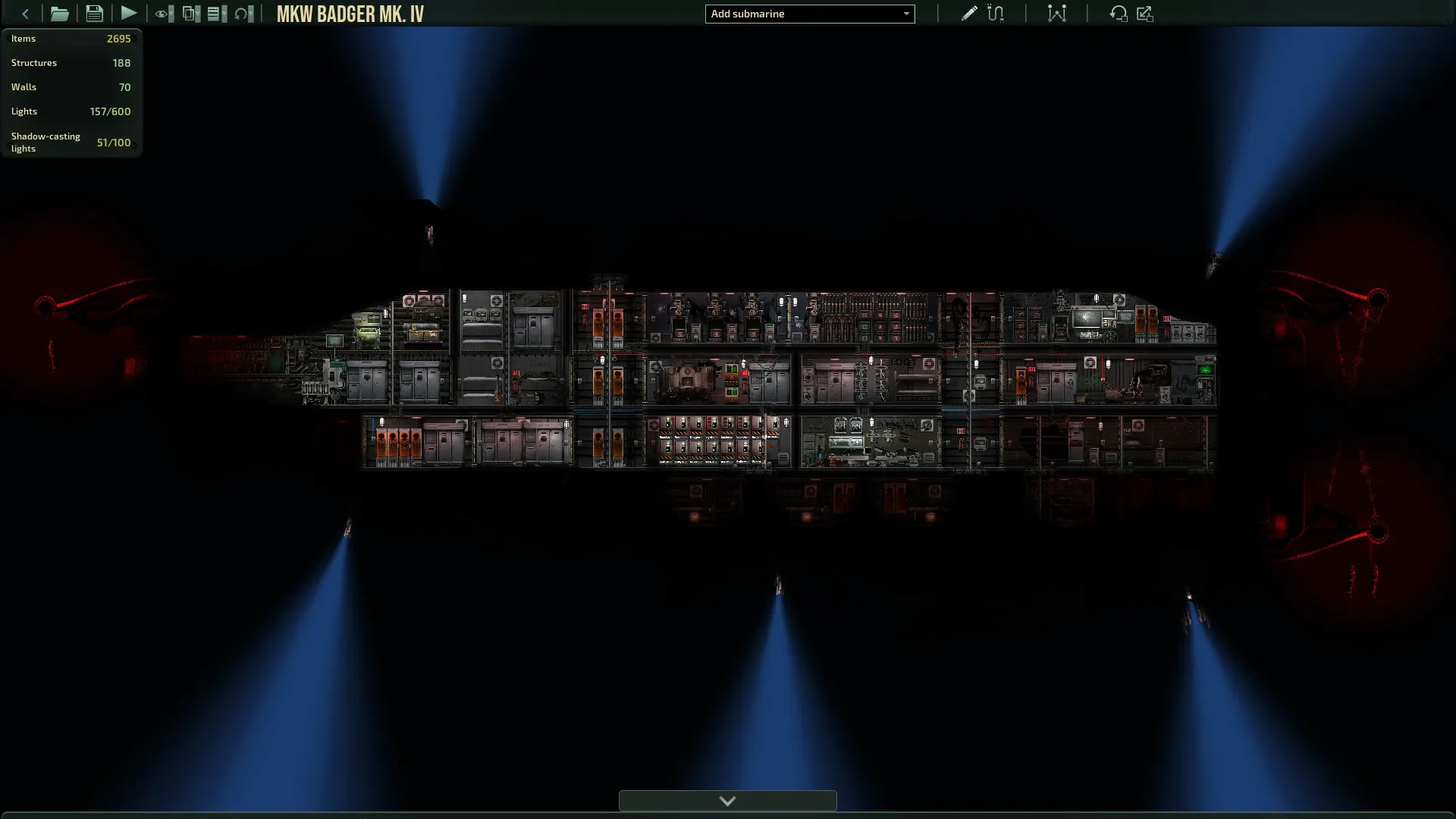Test the submarine with the play button
The height and width of the screenshot is (819, 1456).
point(129,14)
